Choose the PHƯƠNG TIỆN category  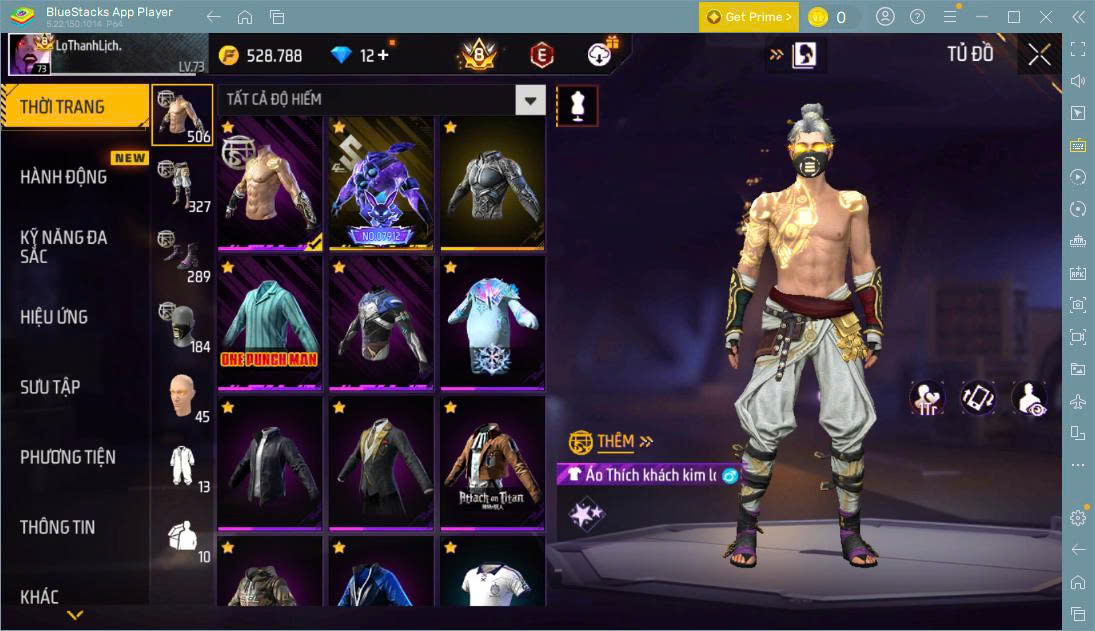tap(68, 457)
